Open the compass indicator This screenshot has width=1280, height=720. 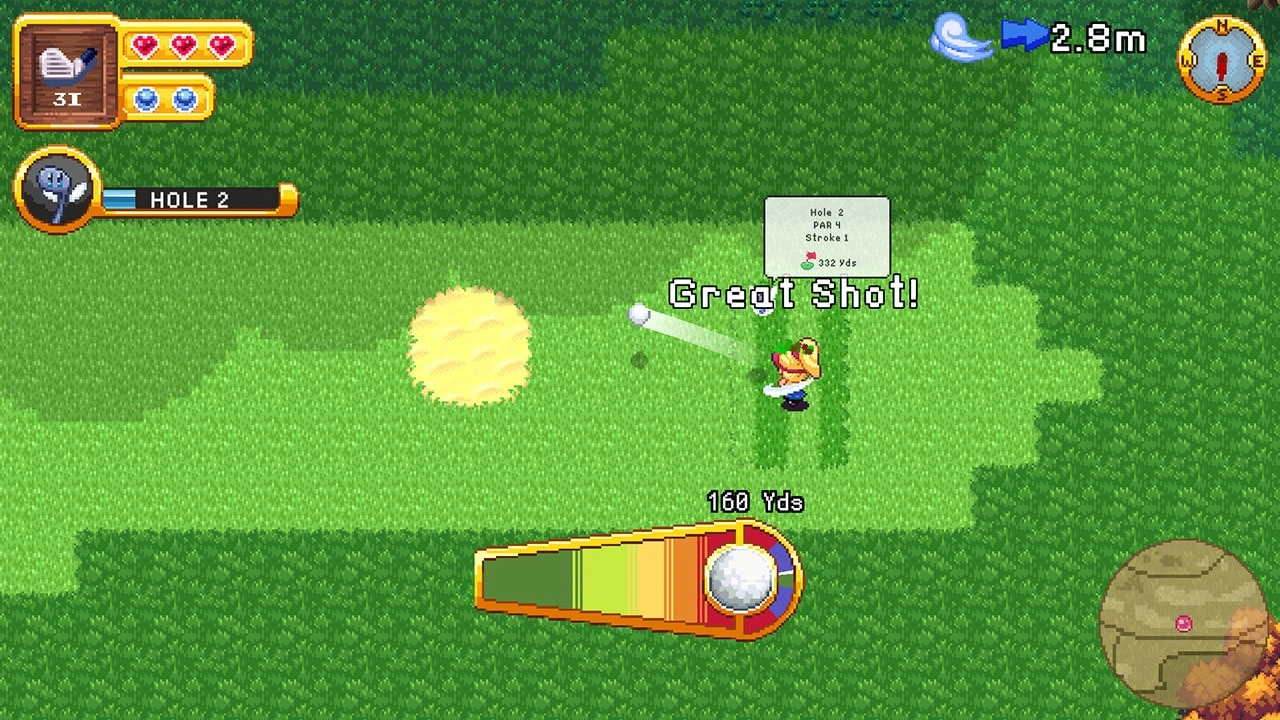[x=1222, y=62]
